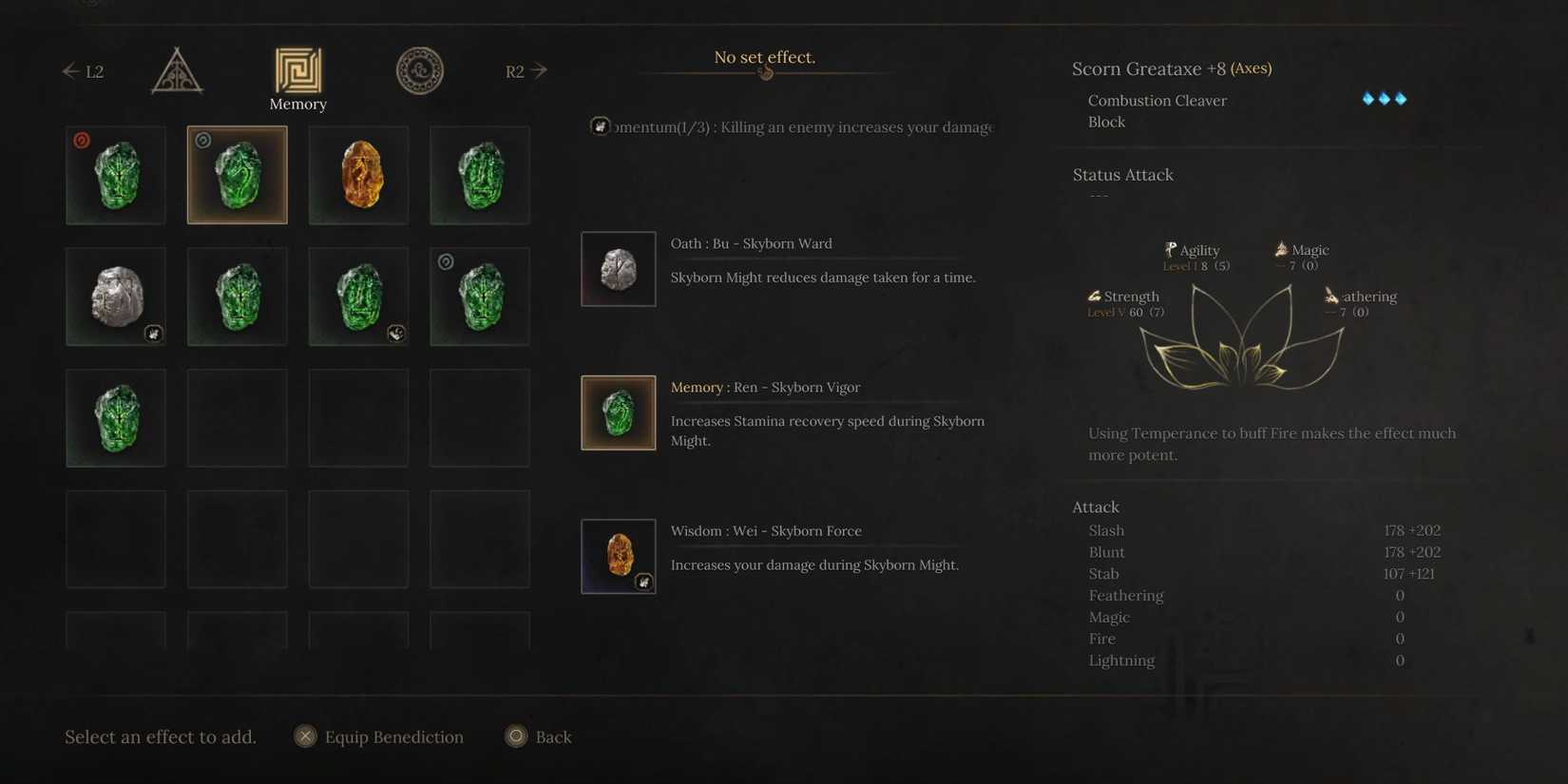This screenshot has height=784, width=1568.
Task: Click the three blue gem slot diamonds
Action: pos(1385,98)
